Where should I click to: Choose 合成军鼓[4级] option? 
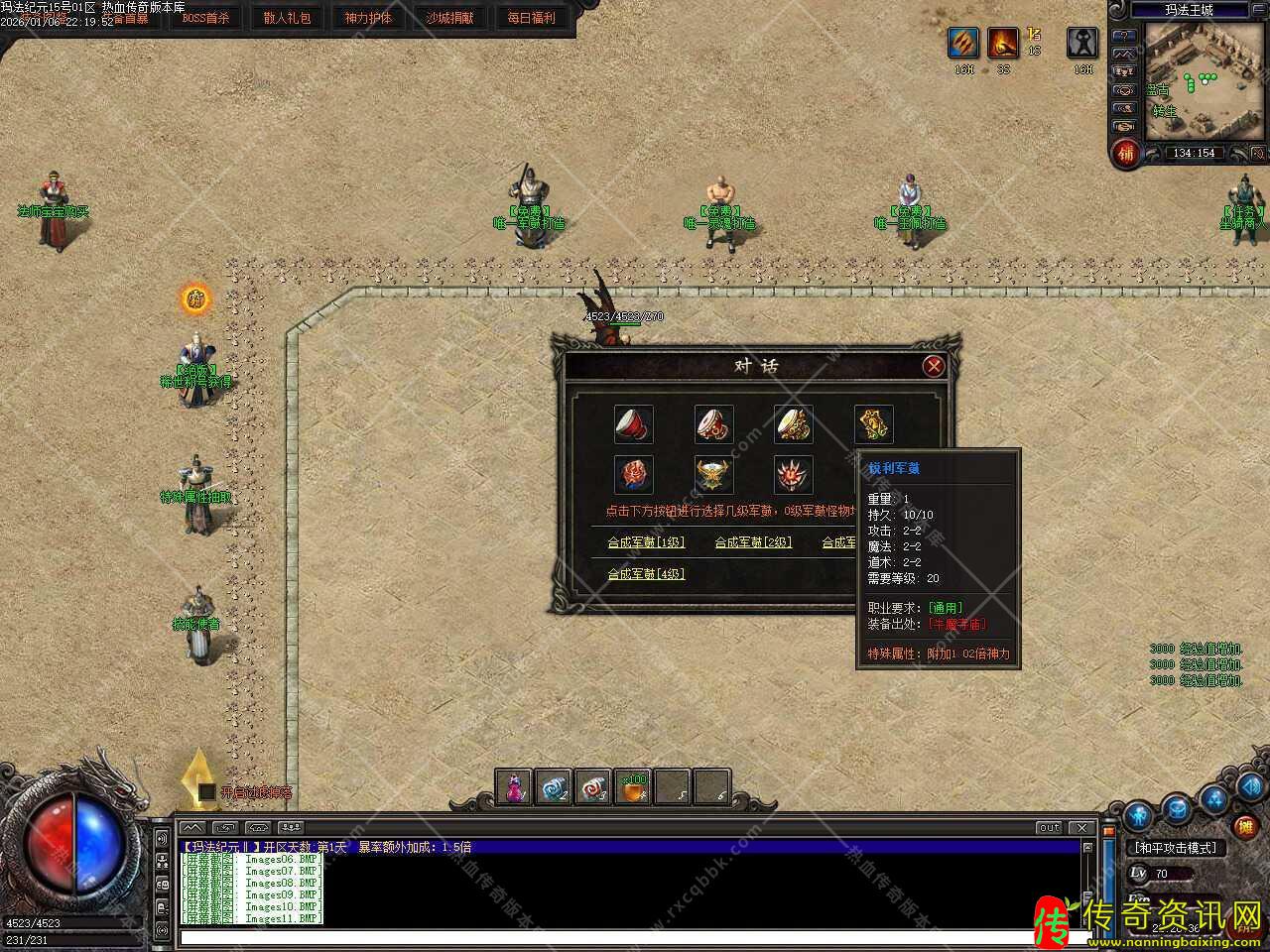(646, 574)
